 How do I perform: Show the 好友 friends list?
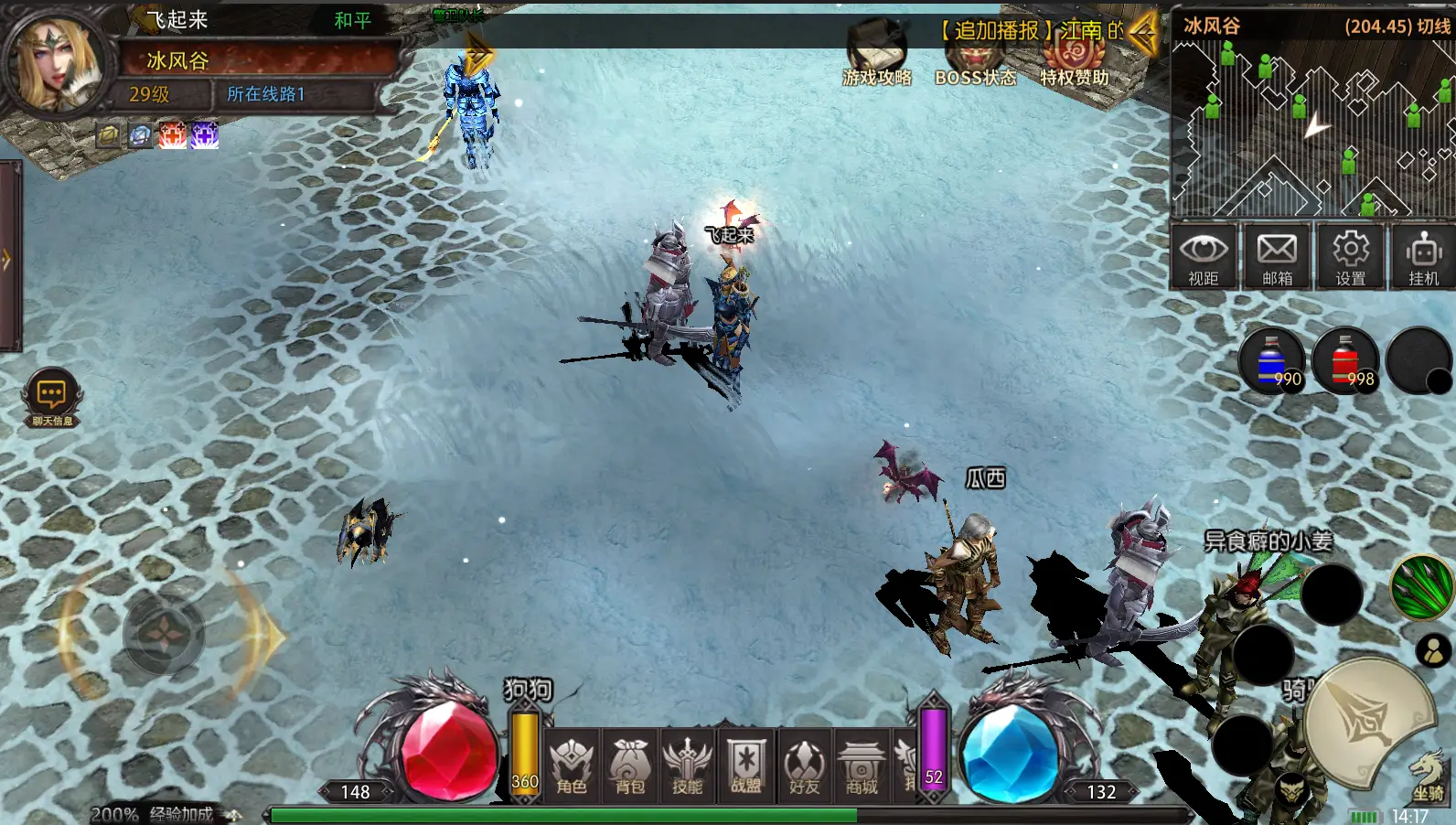coord(804,766)
